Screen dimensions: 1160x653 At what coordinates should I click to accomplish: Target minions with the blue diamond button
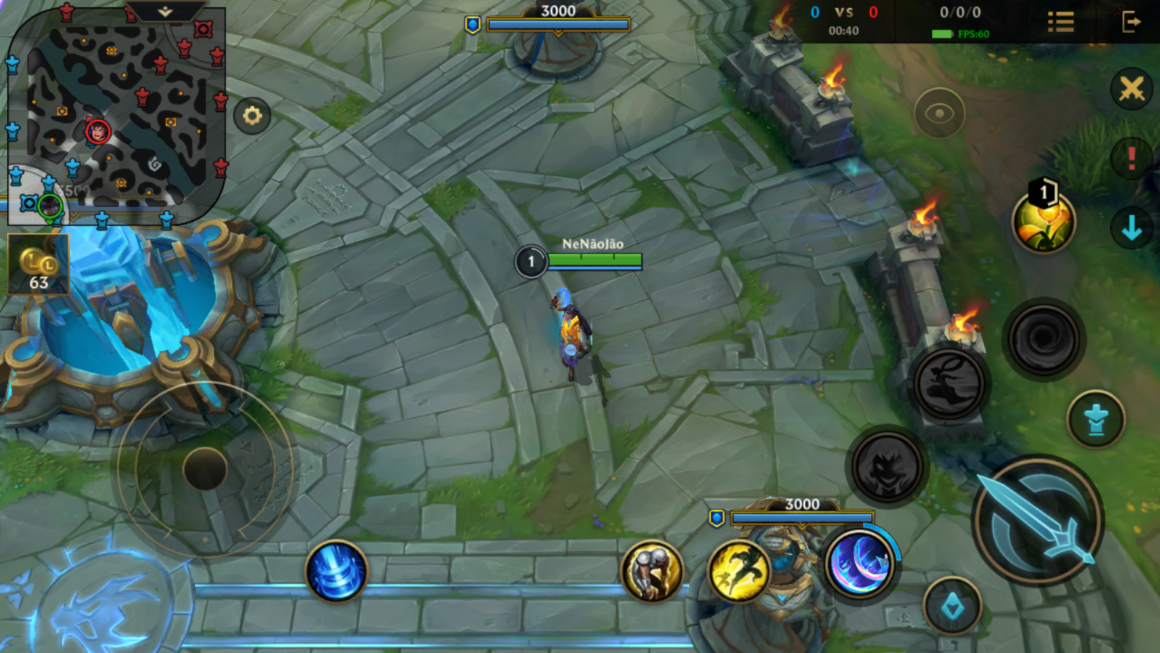pyautogui.click(x=952, y=606)
